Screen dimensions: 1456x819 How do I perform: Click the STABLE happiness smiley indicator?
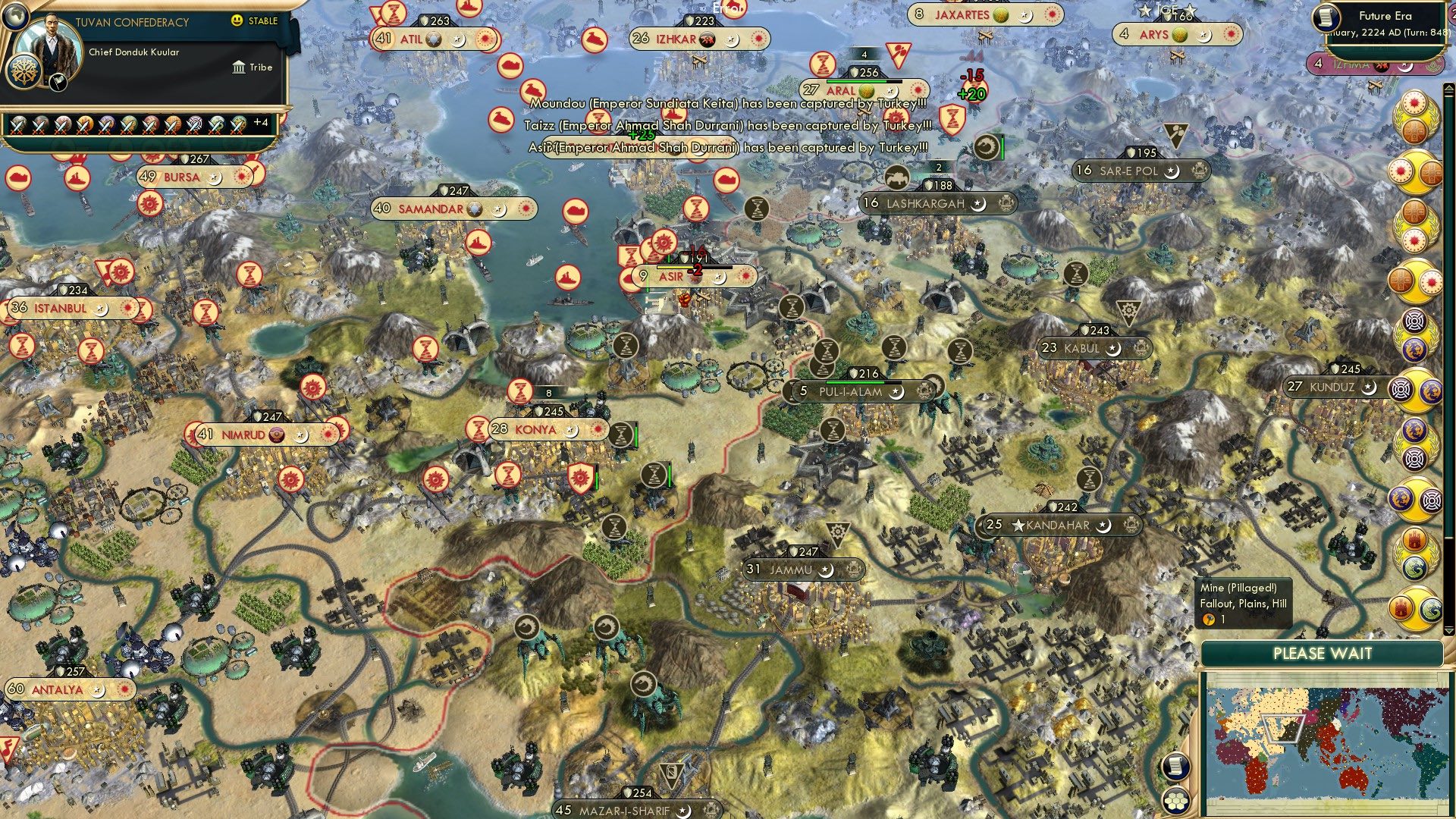pos(236,20)
